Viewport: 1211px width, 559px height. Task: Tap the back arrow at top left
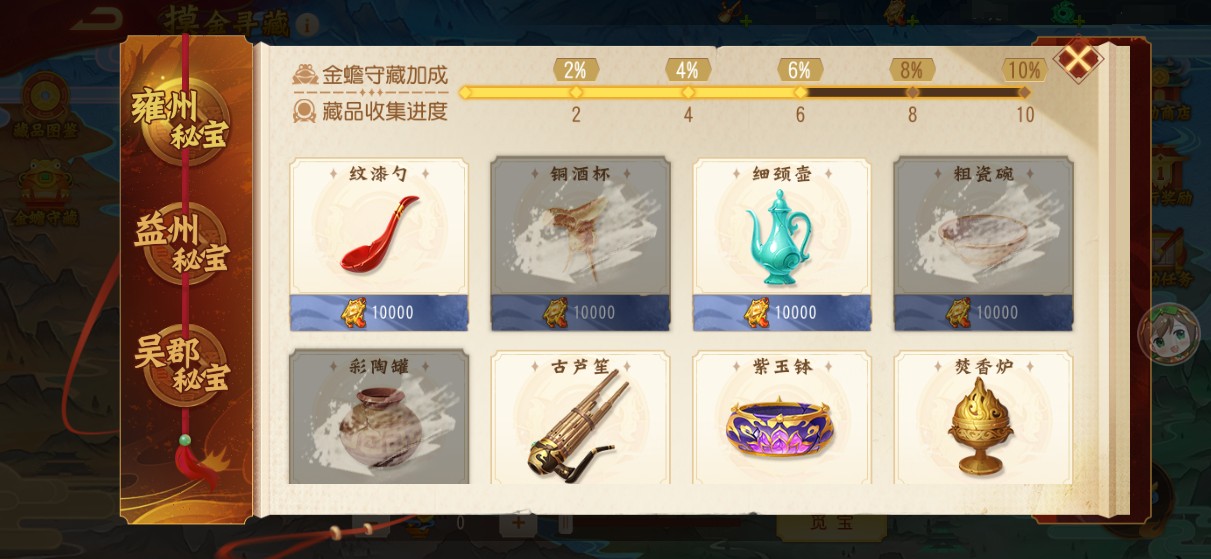pos(96,18)
